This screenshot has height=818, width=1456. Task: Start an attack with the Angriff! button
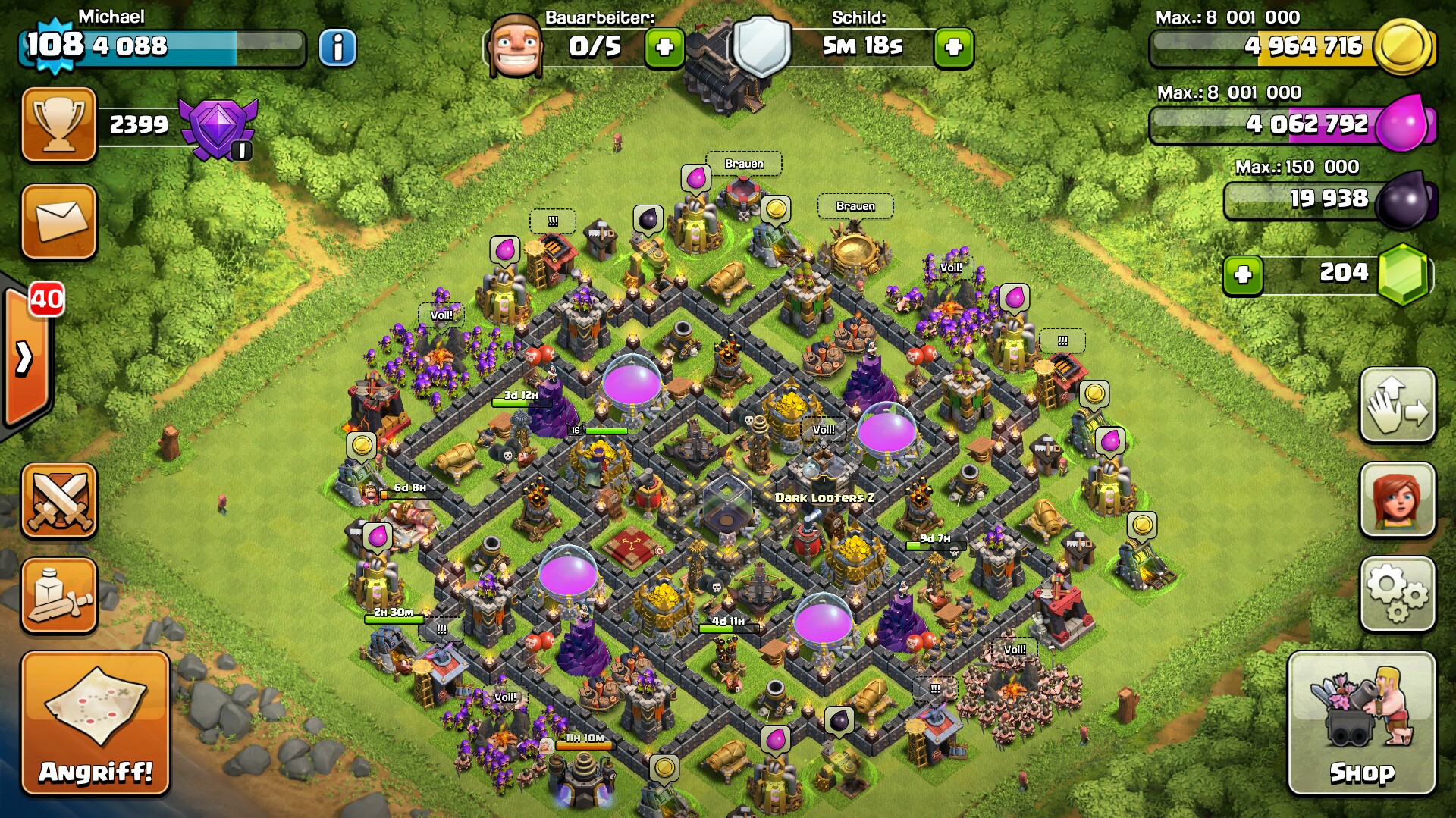tap(95, 724)
